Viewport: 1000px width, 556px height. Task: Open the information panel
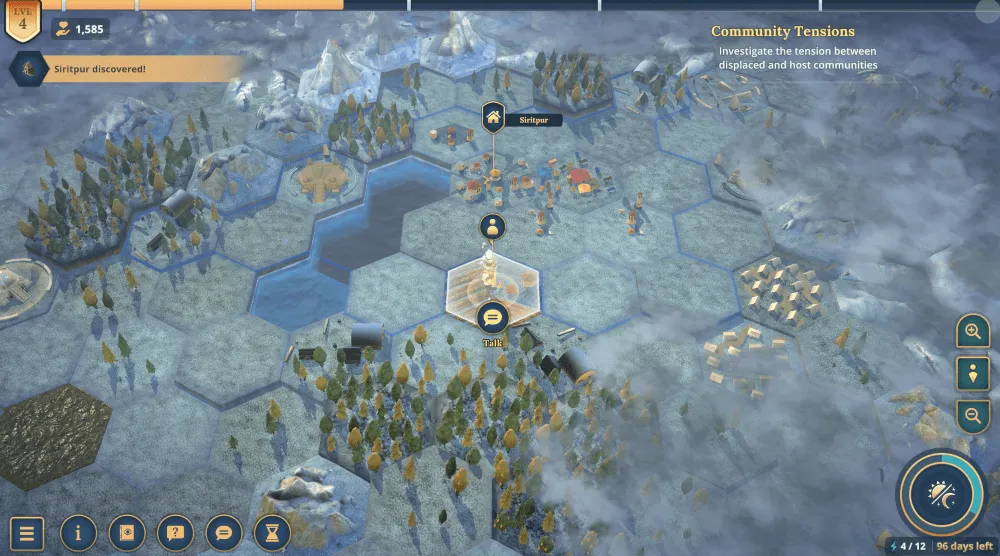pyautogui.click(x=78, y=533)
